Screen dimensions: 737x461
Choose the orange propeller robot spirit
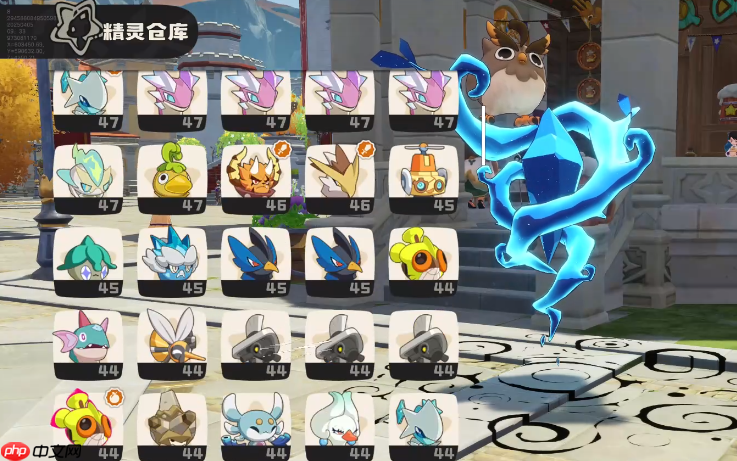[x=423, y=177]
